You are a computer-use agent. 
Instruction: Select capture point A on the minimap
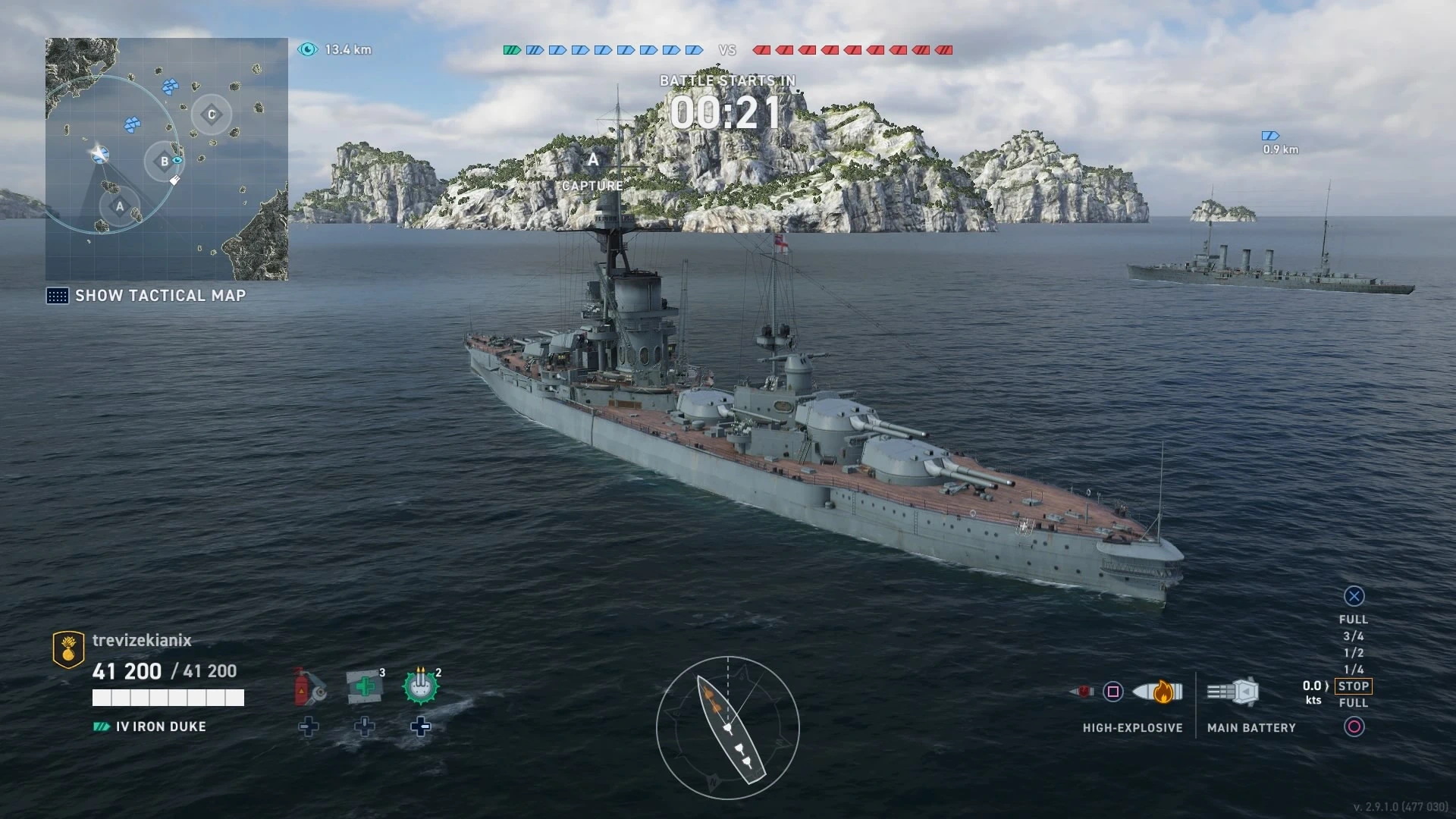pos(119,206)
